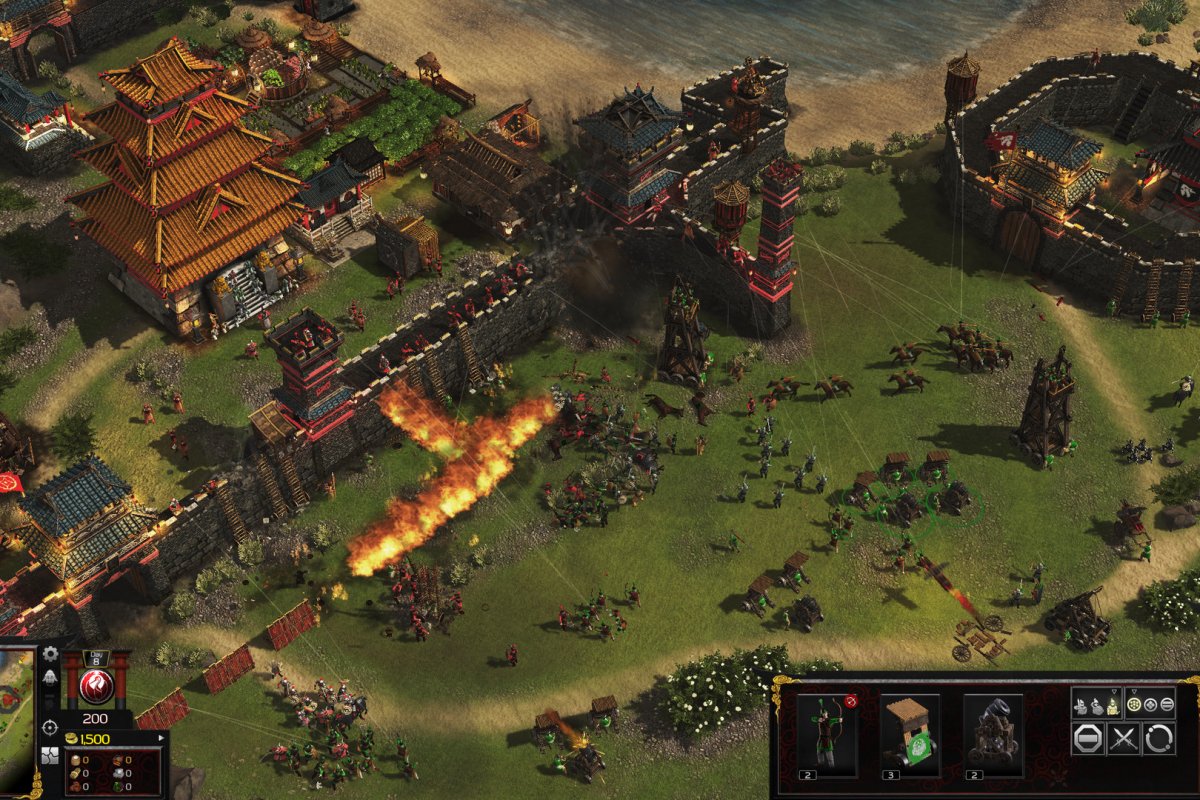Click the hooded figure icon below gear
The width and height of the screenshot is (1200, 800).
click(x=51, y=677)
